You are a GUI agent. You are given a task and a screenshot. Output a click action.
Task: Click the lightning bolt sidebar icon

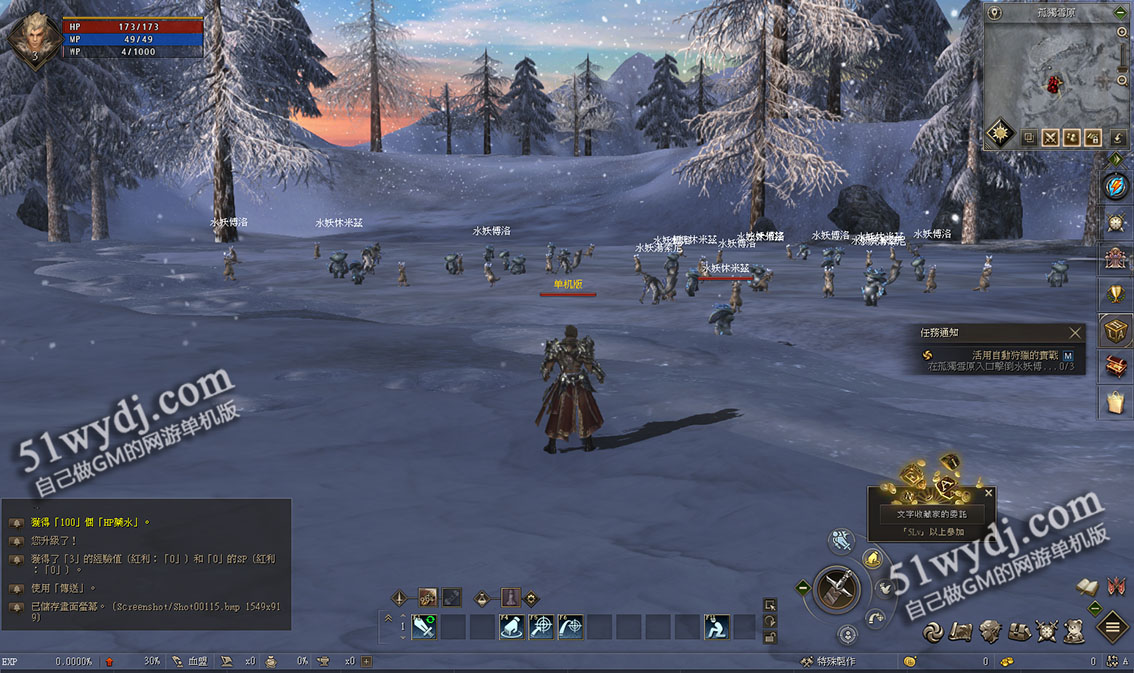[1116, 186]
